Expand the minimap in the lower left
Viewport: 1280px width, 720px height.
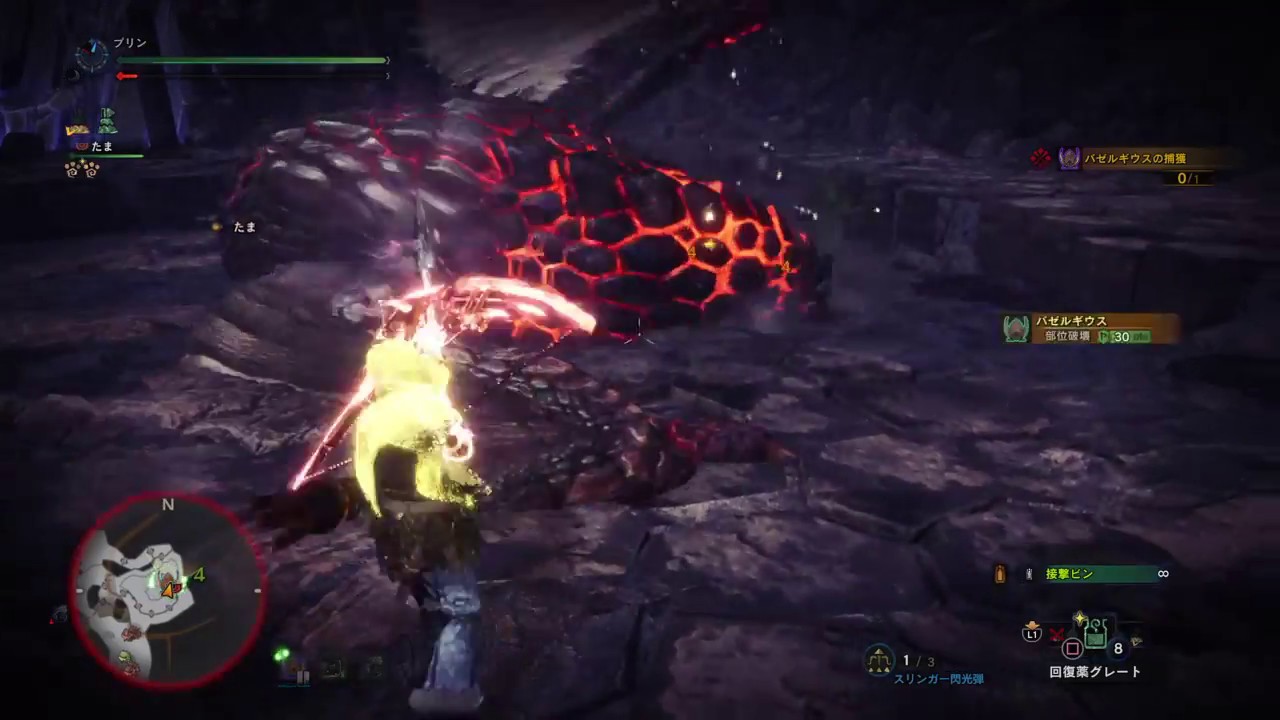[168, 590]
